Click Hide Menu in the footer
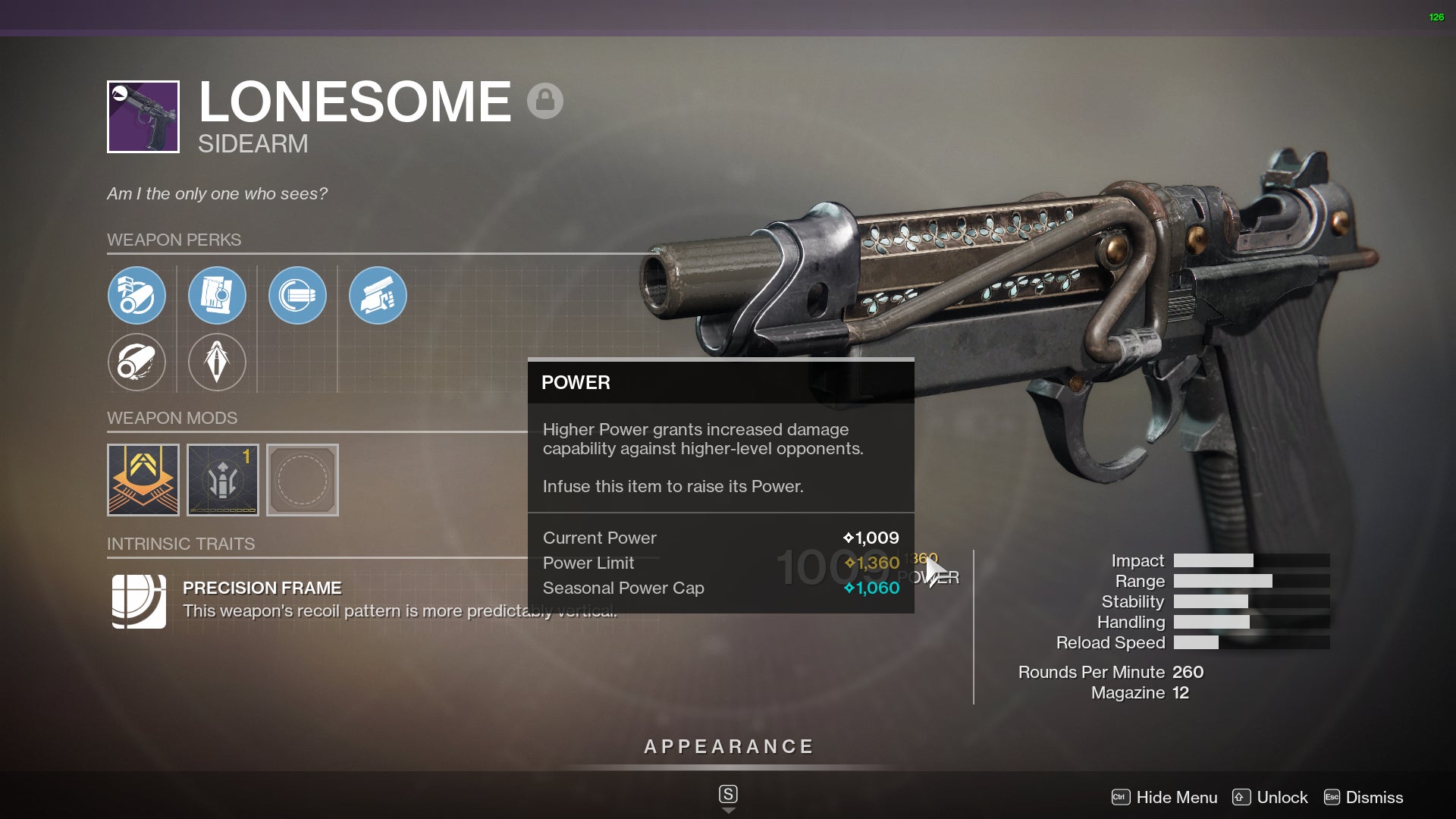 (1165, 797)
